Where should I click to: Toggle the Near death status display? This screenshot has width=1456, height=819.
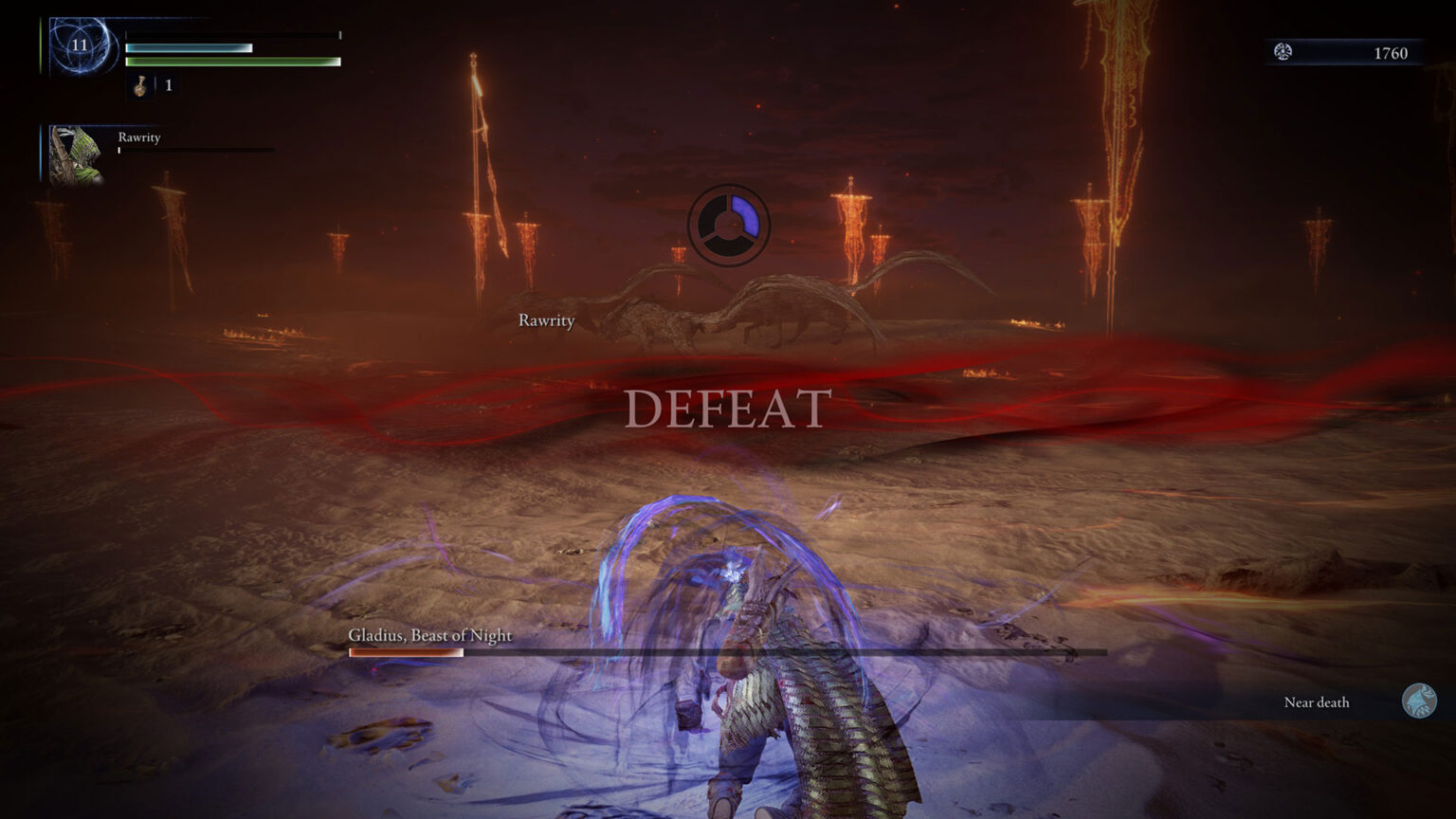(x=1316, y=702)
